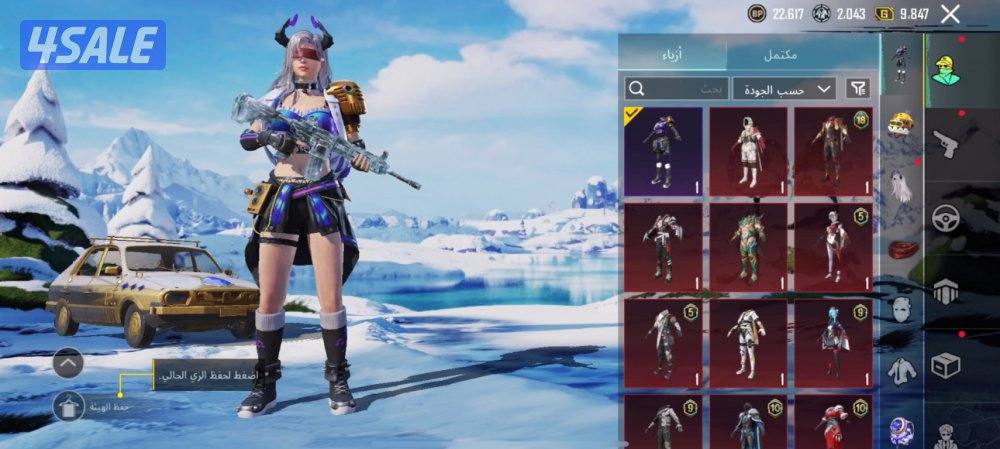
Task: Open the pistol weapons category
Action: (945, 144)
